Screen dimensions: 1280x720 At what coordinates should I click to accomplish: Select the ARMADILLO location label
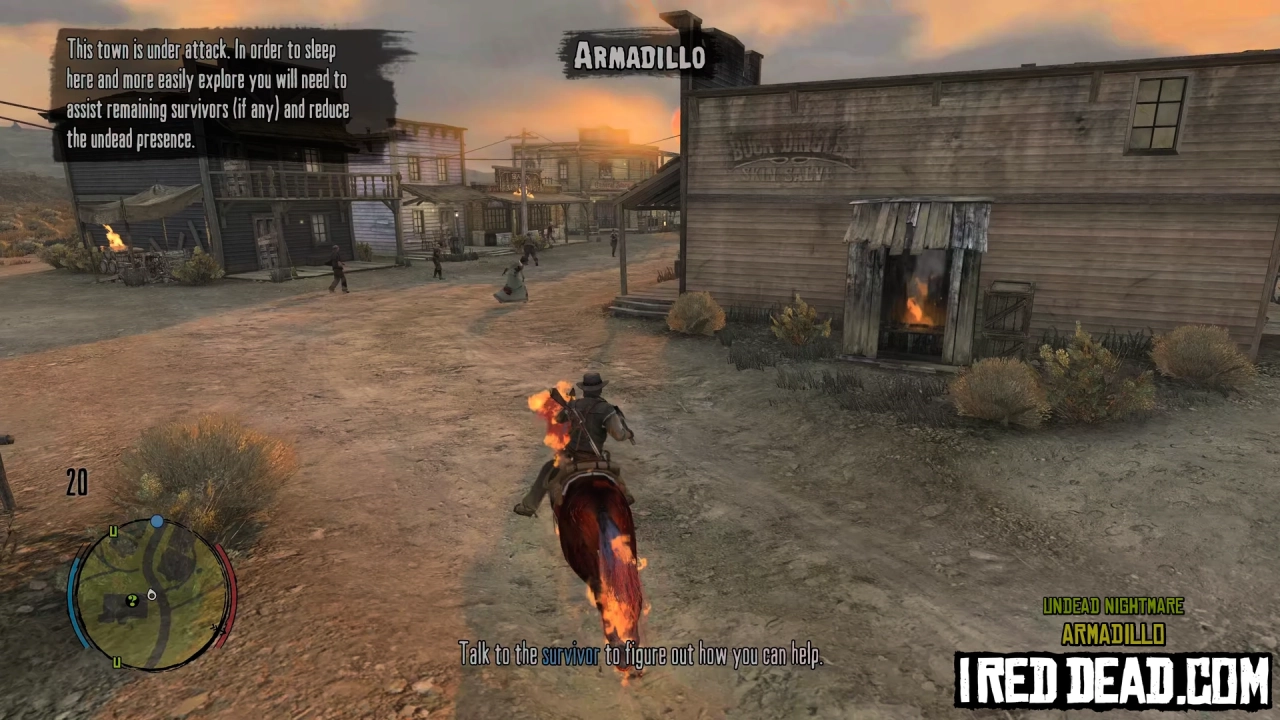pyautogui.click(x=1113, y=633)
